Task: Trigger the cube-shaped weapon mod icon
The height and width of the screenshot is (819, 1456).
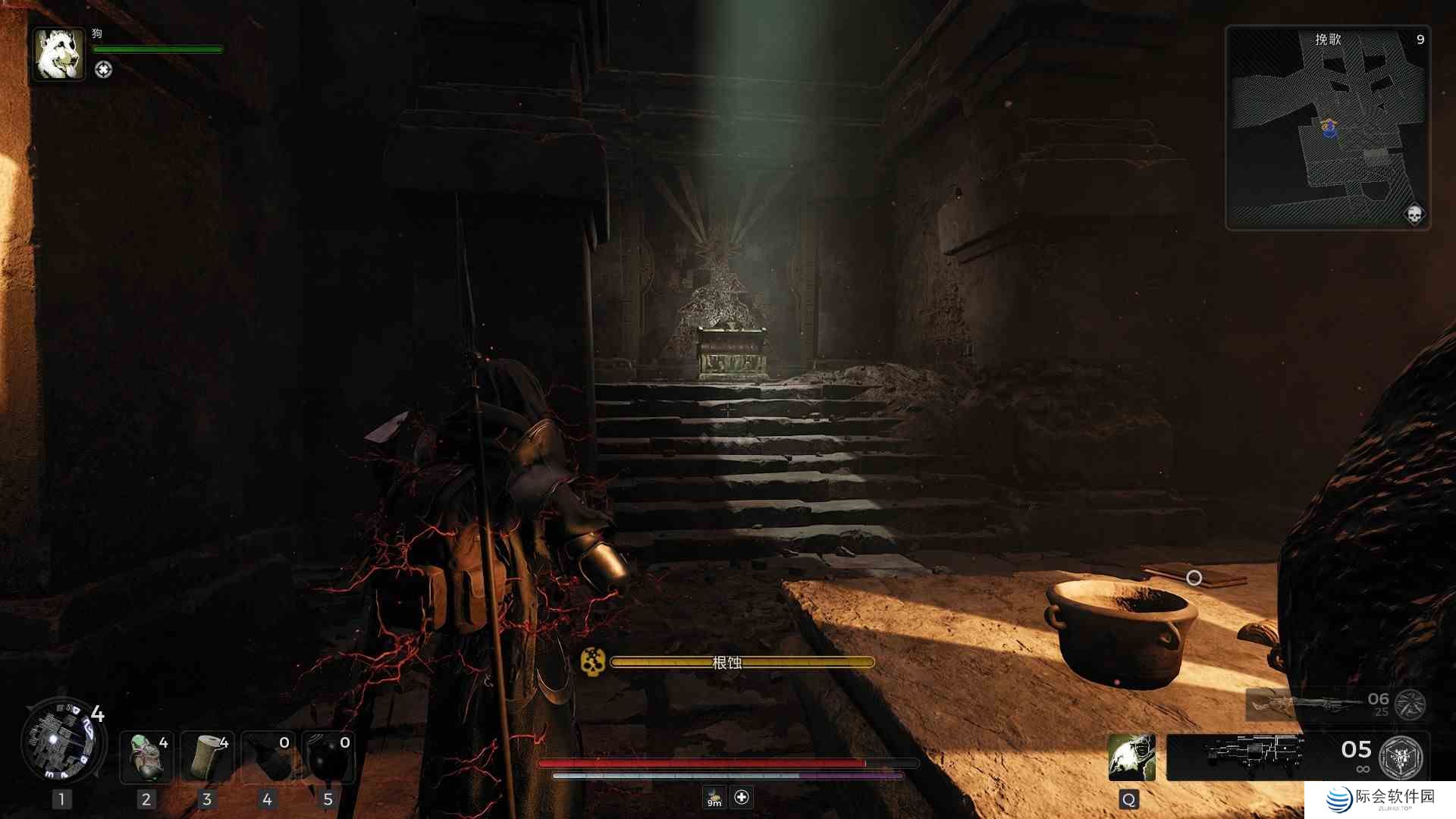Action: tap(1401, 756)
